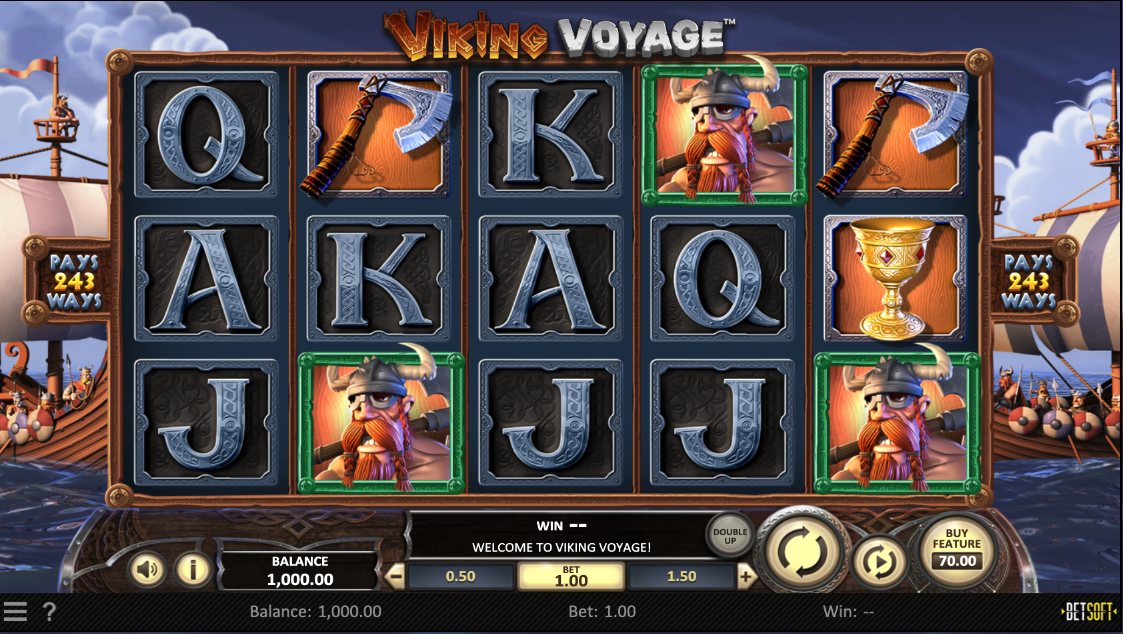This screenshot has height=634, width=1123.
Task: Click the Betsoft logo
Action: 1089,611
